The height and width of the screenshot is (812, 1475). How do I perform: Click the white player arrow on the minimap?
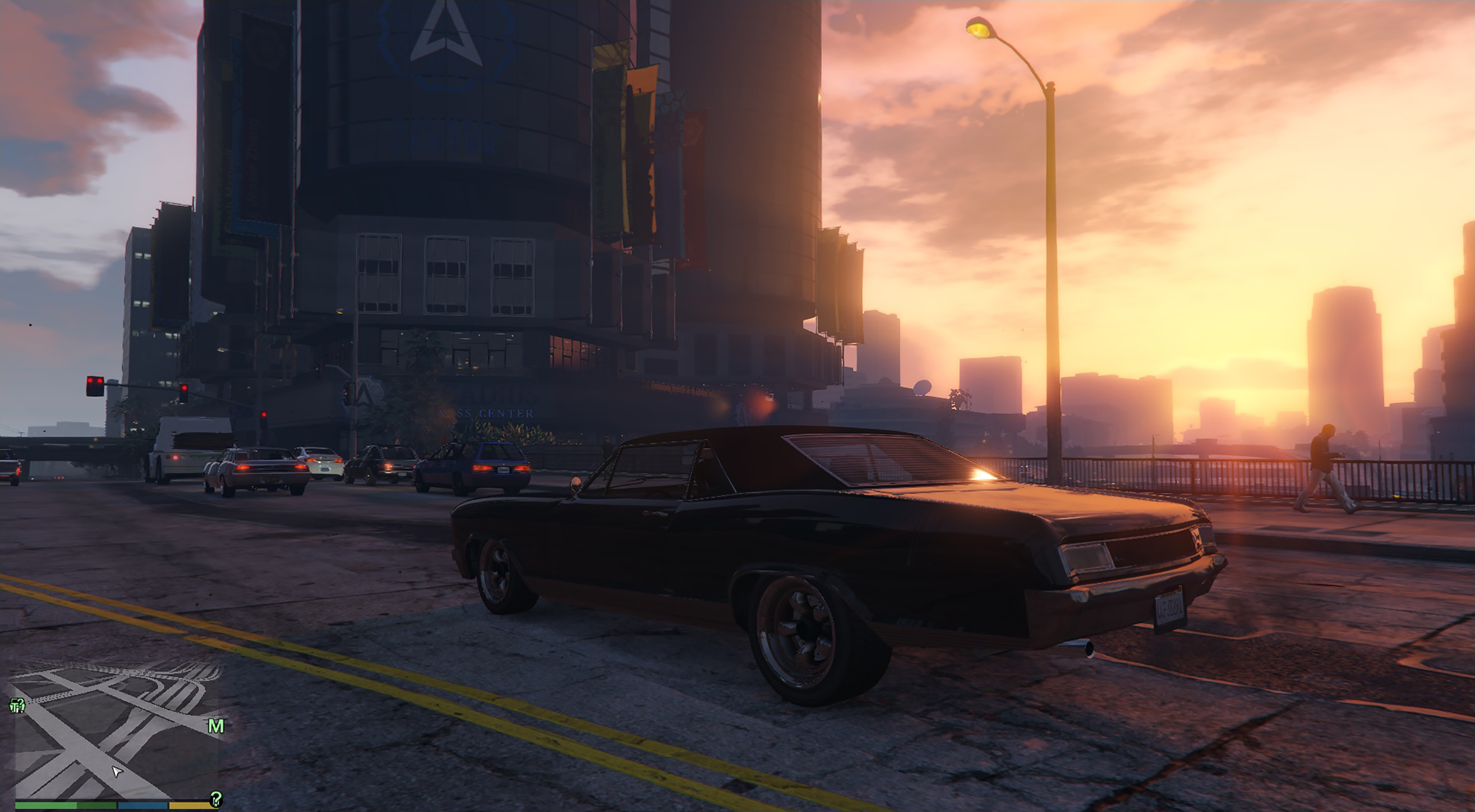point(116,771)
